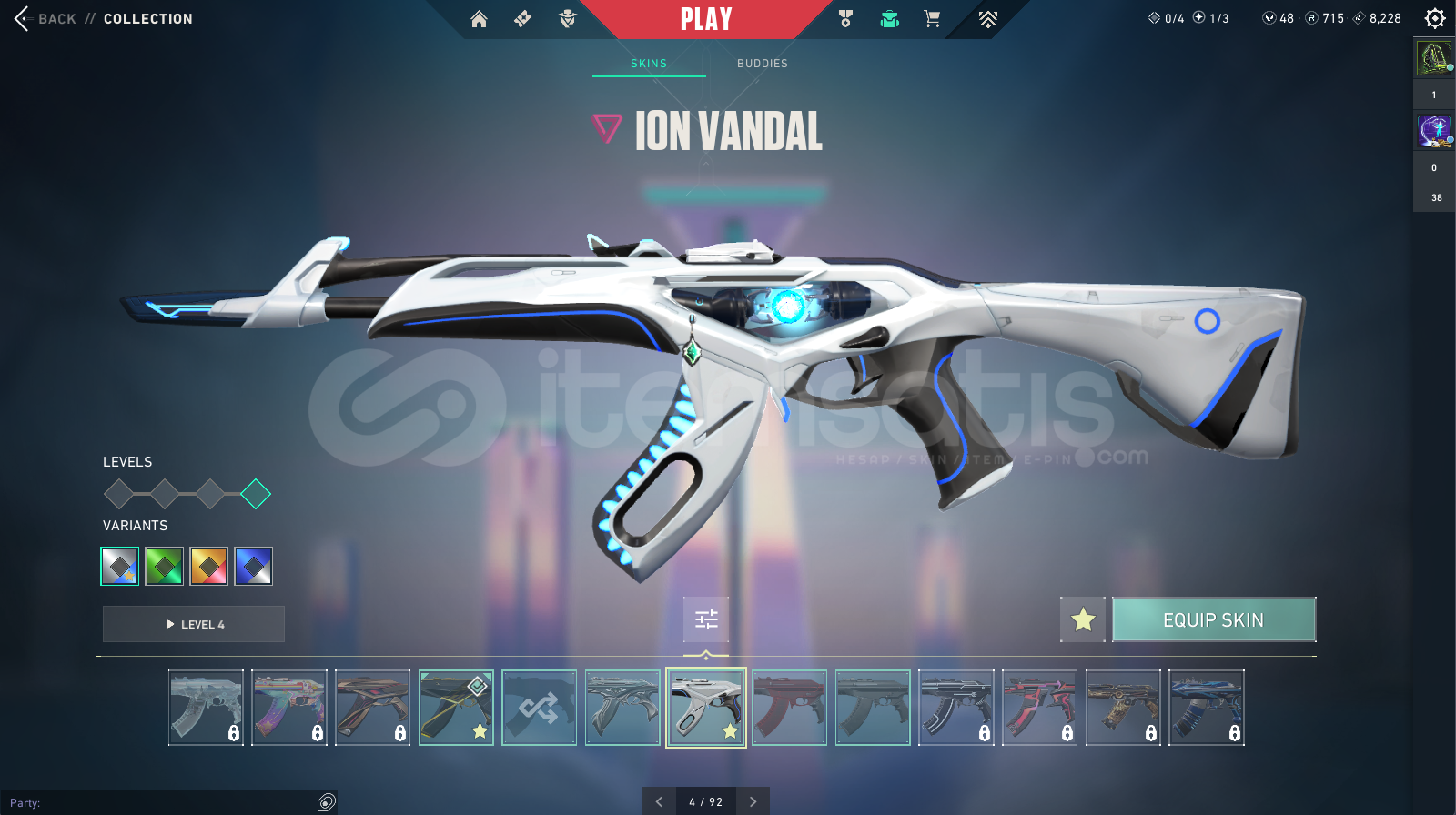The image size is (1456, 815).
Task: Equip the Ion Vandal skin
Action: pos(1214,620)
